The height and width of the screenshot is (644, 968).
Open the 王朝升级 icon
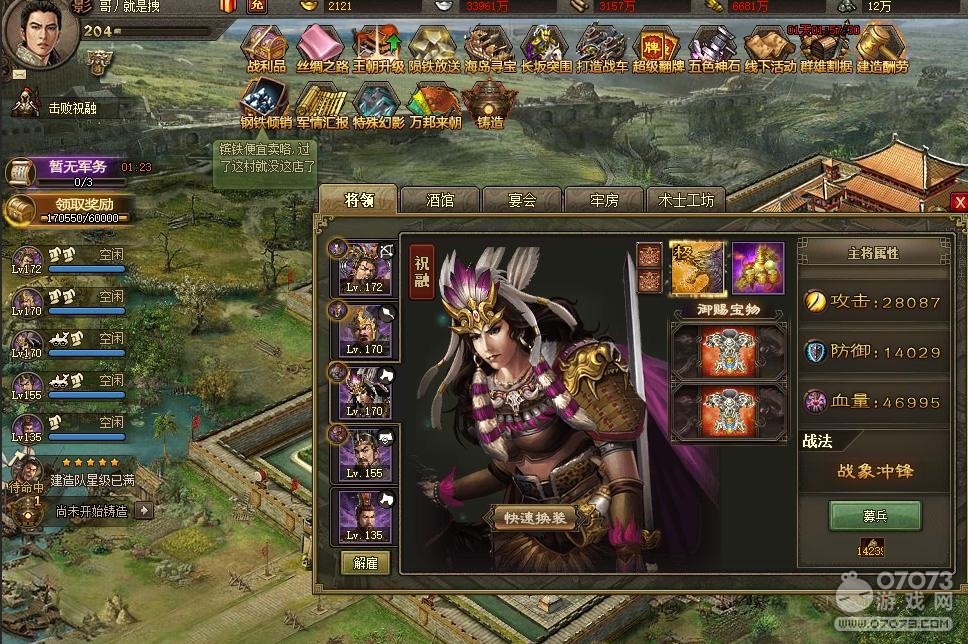tap(378, 48)
